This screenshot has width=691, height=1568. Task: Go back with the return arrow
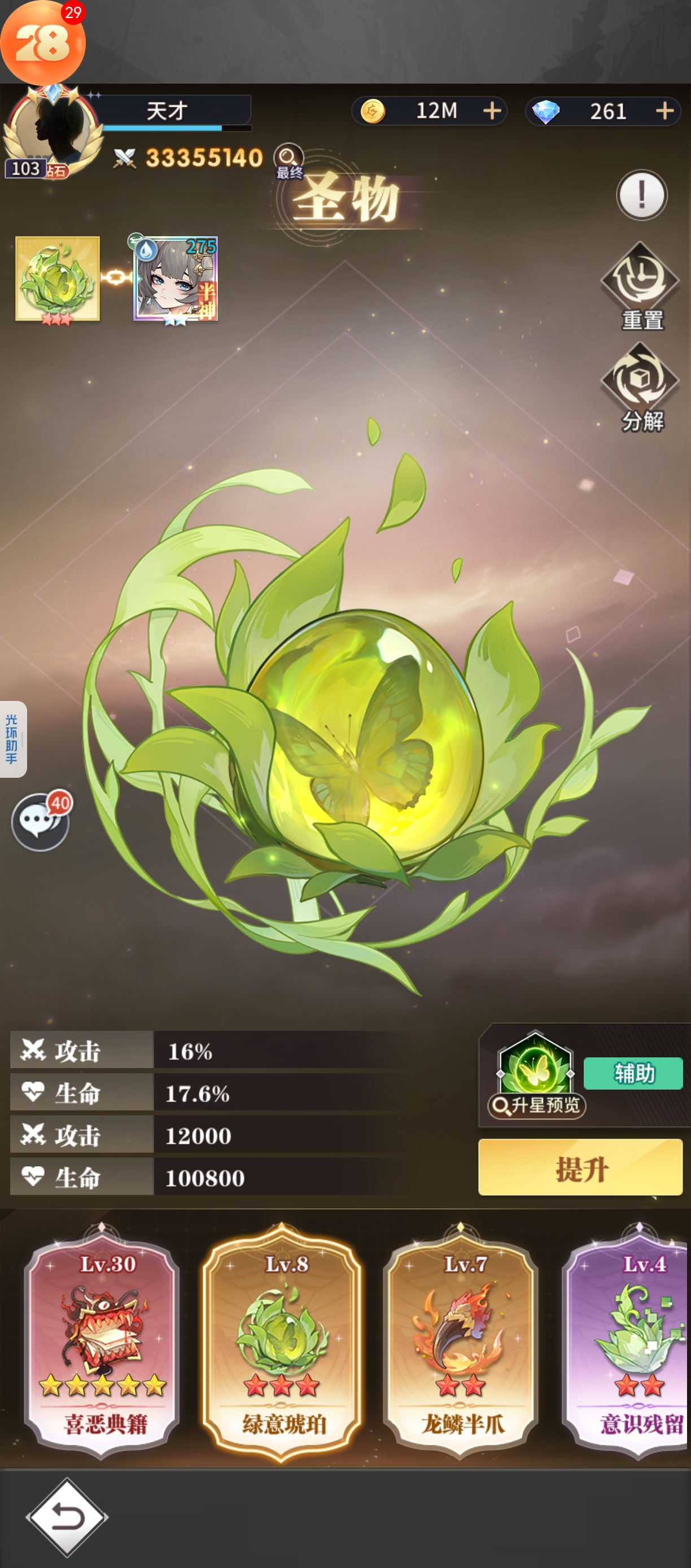pyautogui.click(x=67, y=1517)
